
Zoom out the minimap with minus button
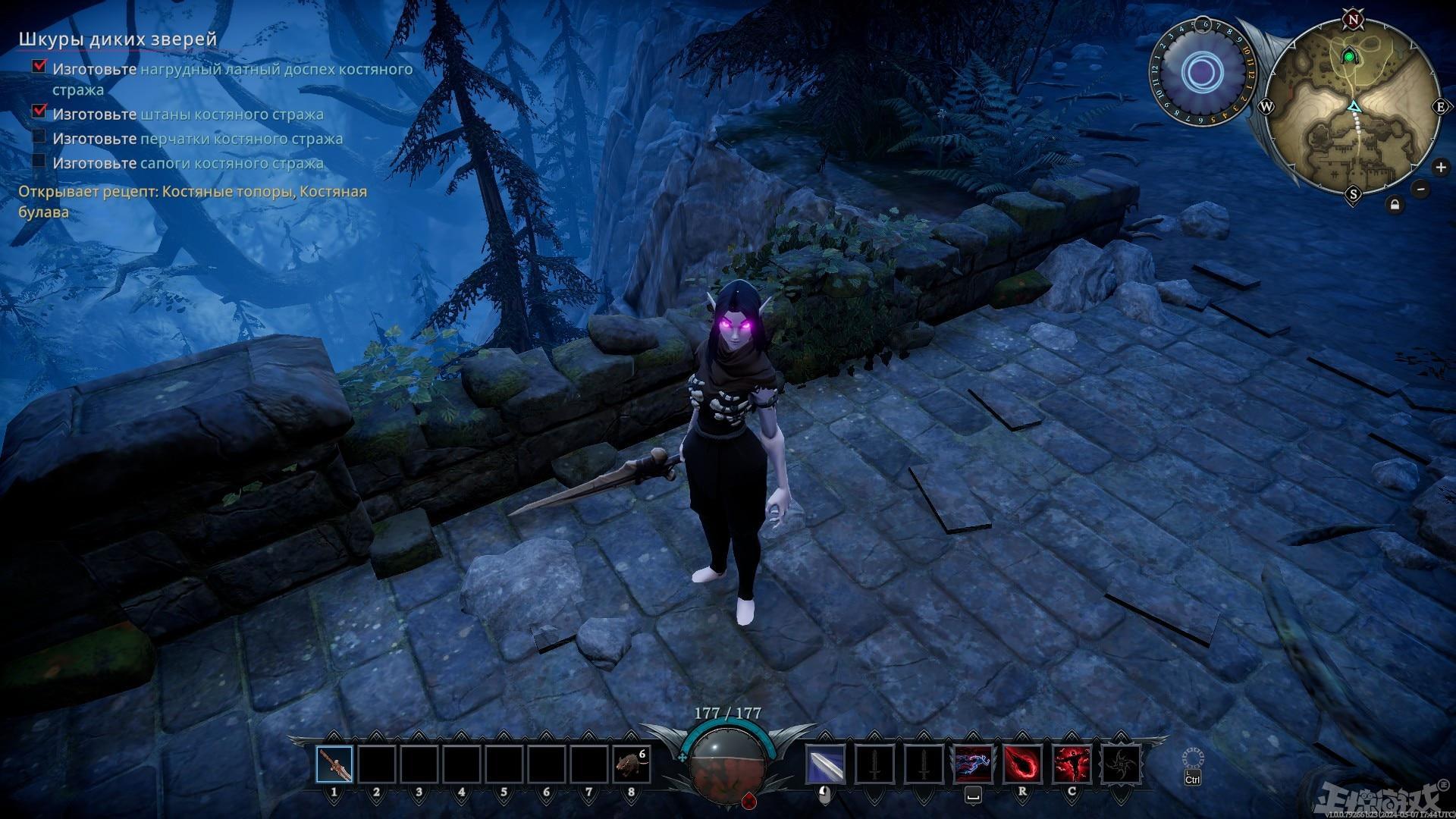[x=1421, y=189]
